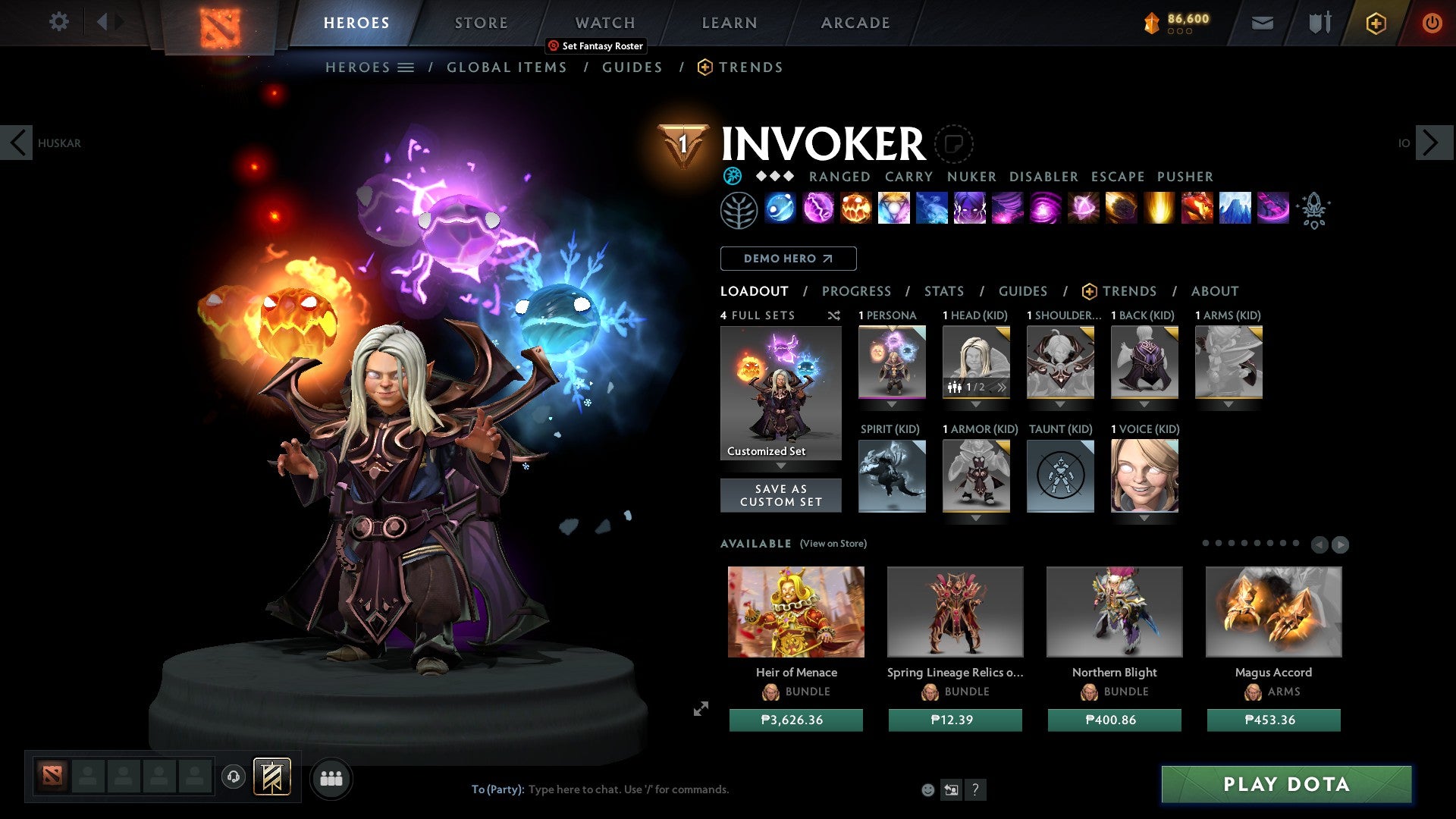This screenshot has height=819, width=1456.
Task: Open the GLOBAL ITEMS section
Action: (506, 67)
